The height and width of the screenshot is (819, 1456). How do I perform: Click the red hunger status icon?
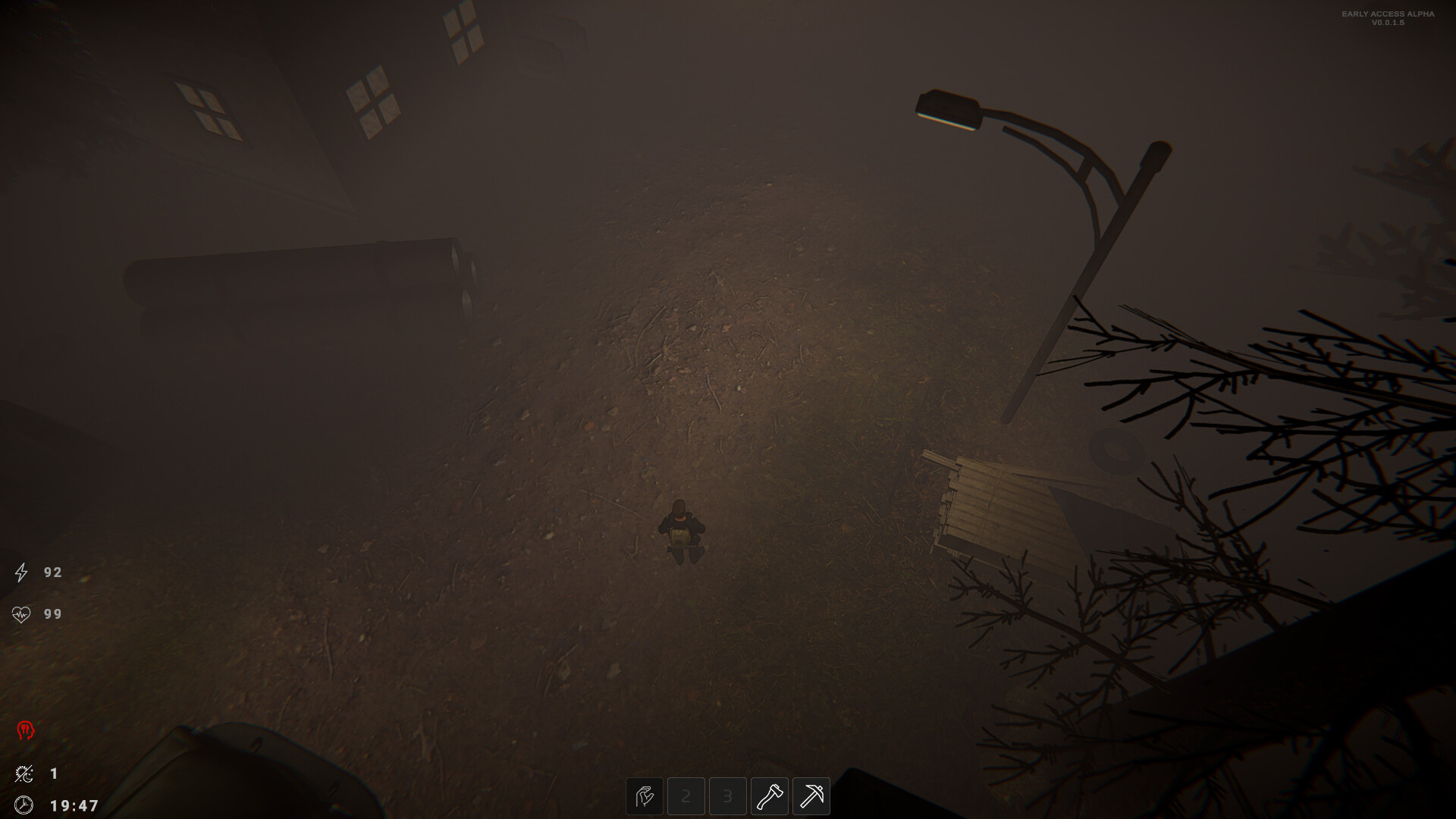click(x=25, y=730)
